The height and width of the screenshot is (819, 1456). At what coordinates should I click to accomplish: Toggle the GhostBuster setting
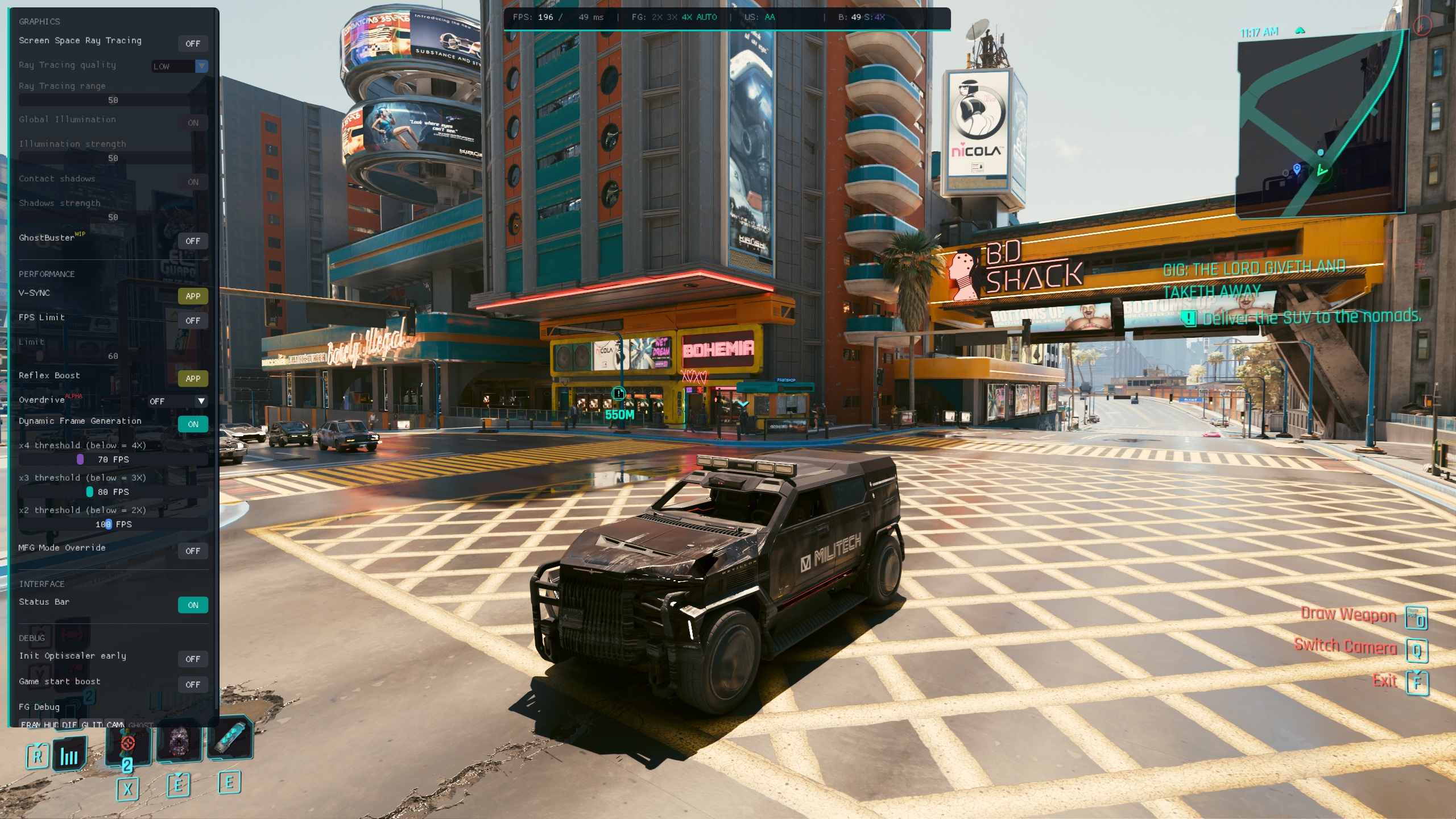point(193,241)
